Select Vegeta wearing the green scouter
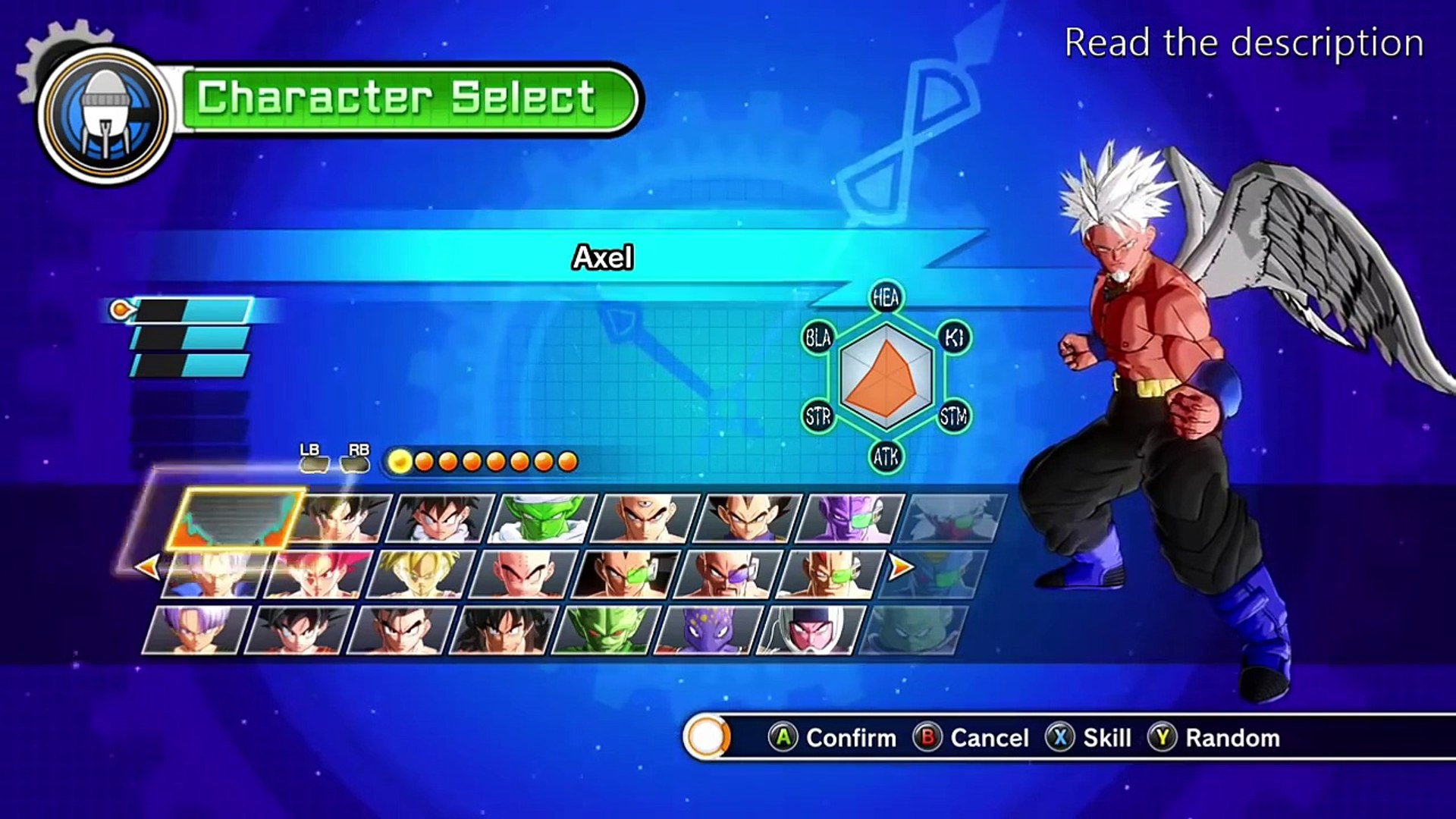Image resolution: width=1456 pixels, height=819 pixels. pos(626,574)
